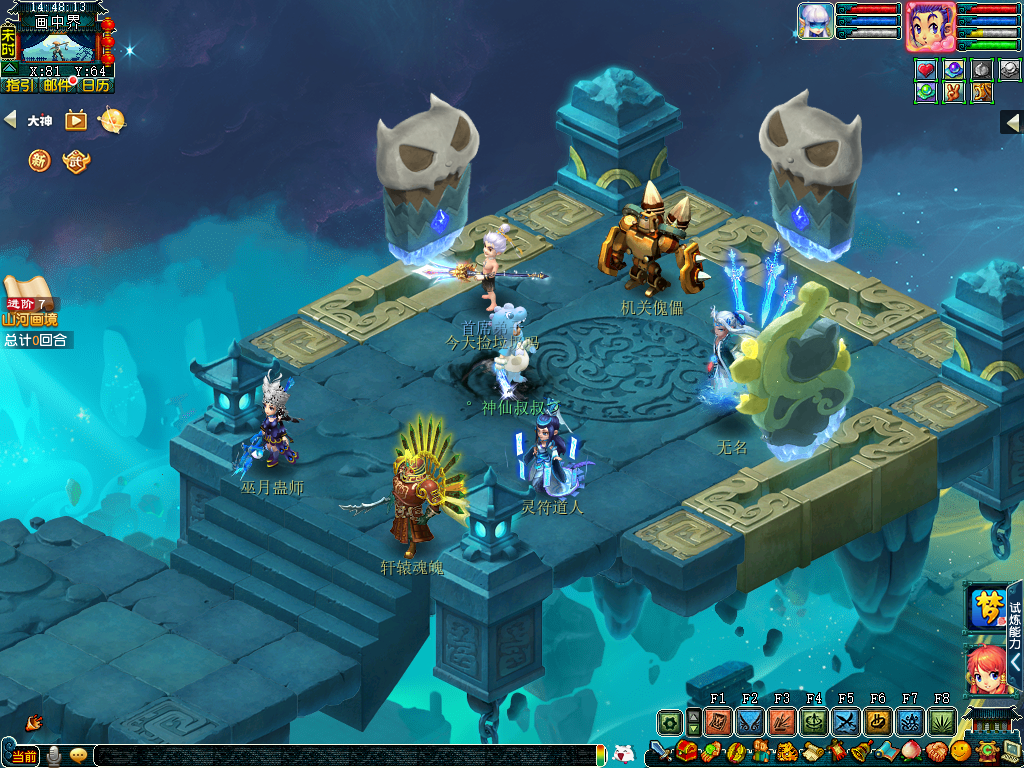1024x768 pixels.
Task: Open the 日历 calendar
Action: click(x=95, y=86)
